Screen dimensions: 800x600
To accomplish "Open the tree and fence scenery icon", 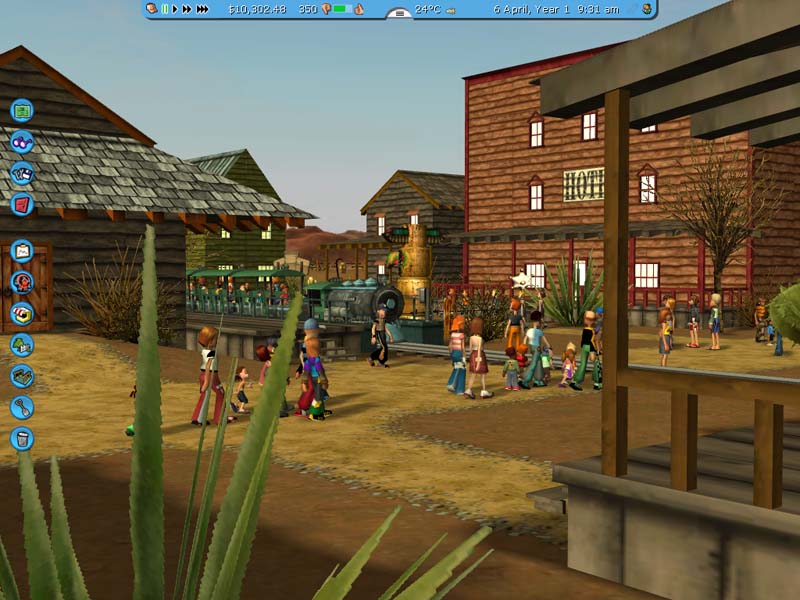I will click(22, 345).
